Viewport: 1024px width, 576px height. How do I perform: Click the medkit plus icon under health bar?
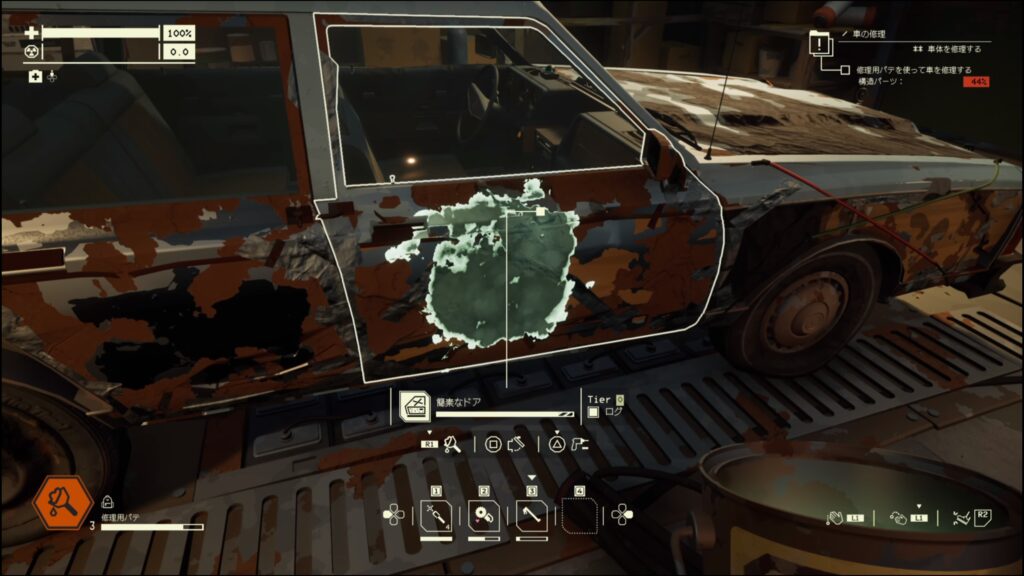35,76
